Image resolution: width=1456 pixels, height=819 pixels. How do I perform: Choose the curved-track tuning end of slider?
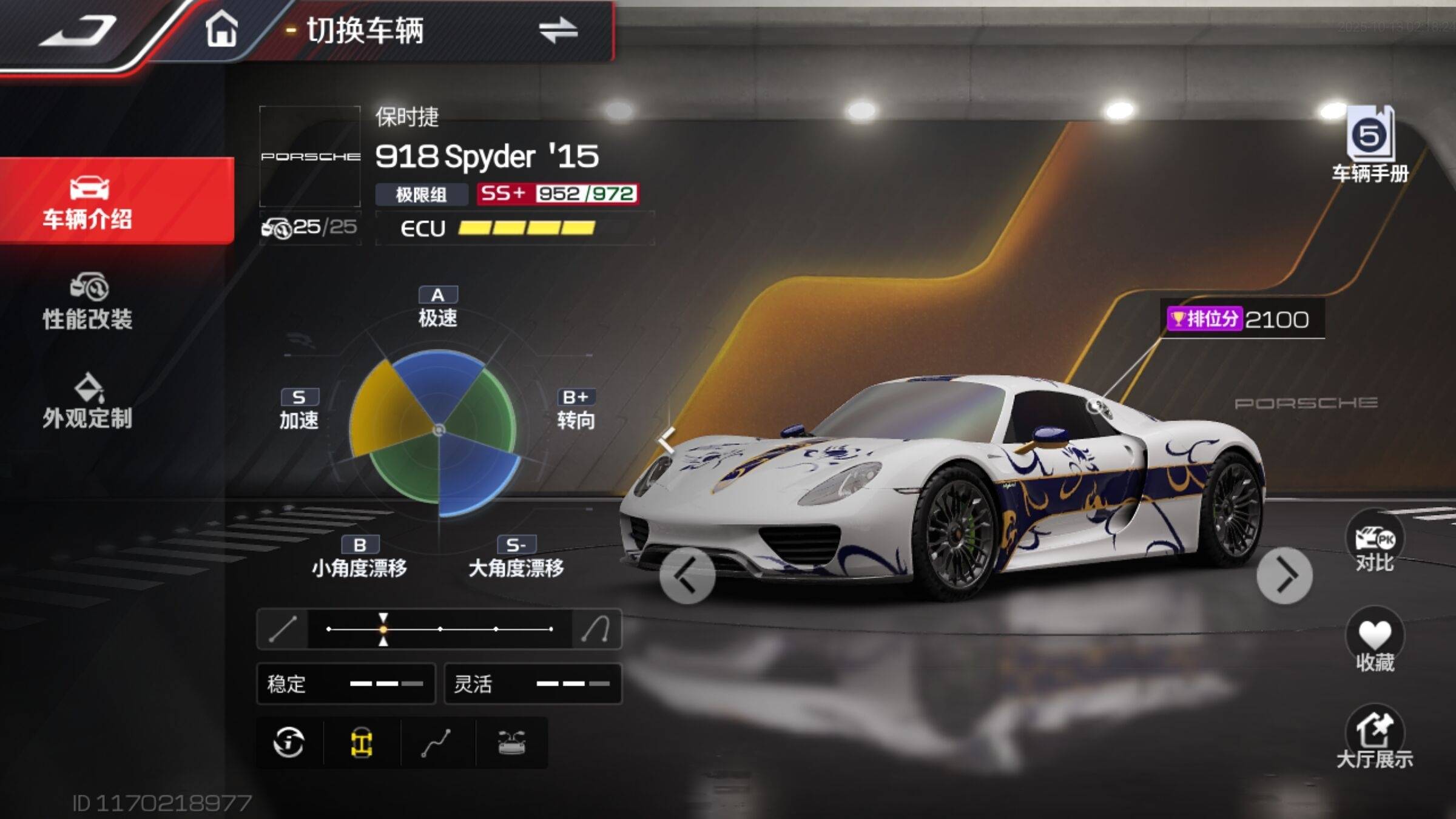(596, 629)
